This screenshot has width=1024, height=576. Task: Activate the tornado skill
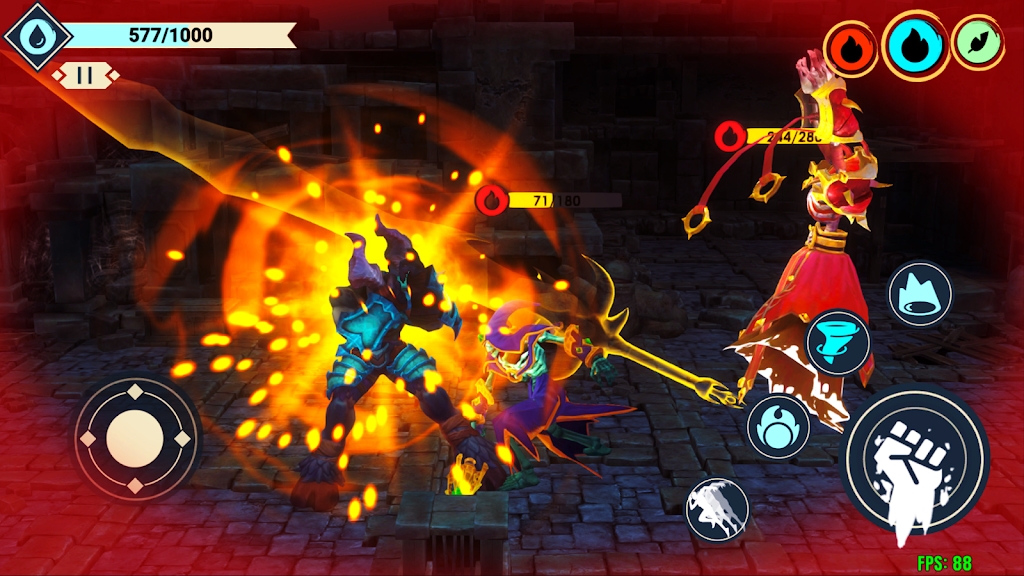tap(838, 342)
